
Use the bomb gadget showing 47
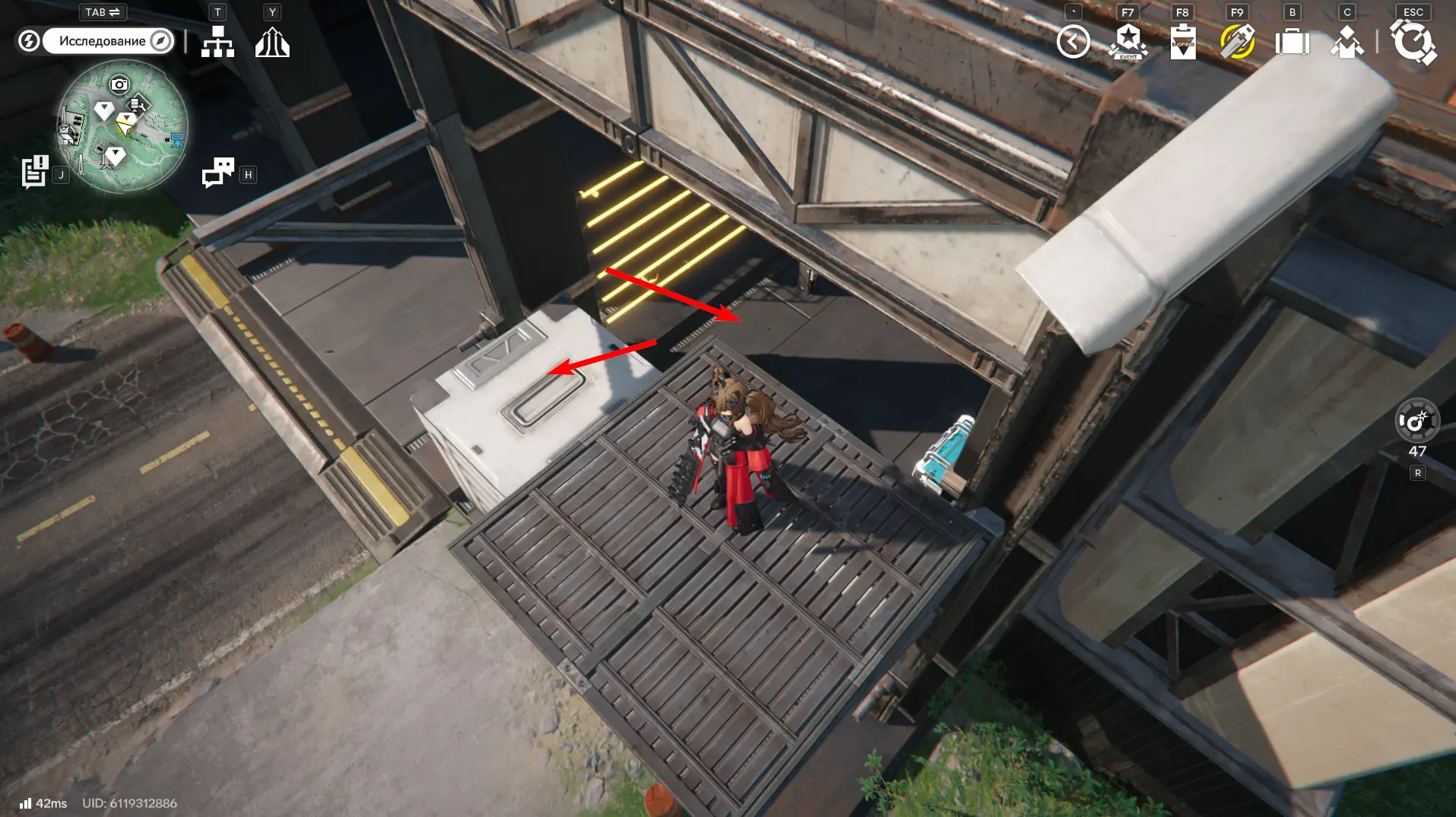[1416, 421]
